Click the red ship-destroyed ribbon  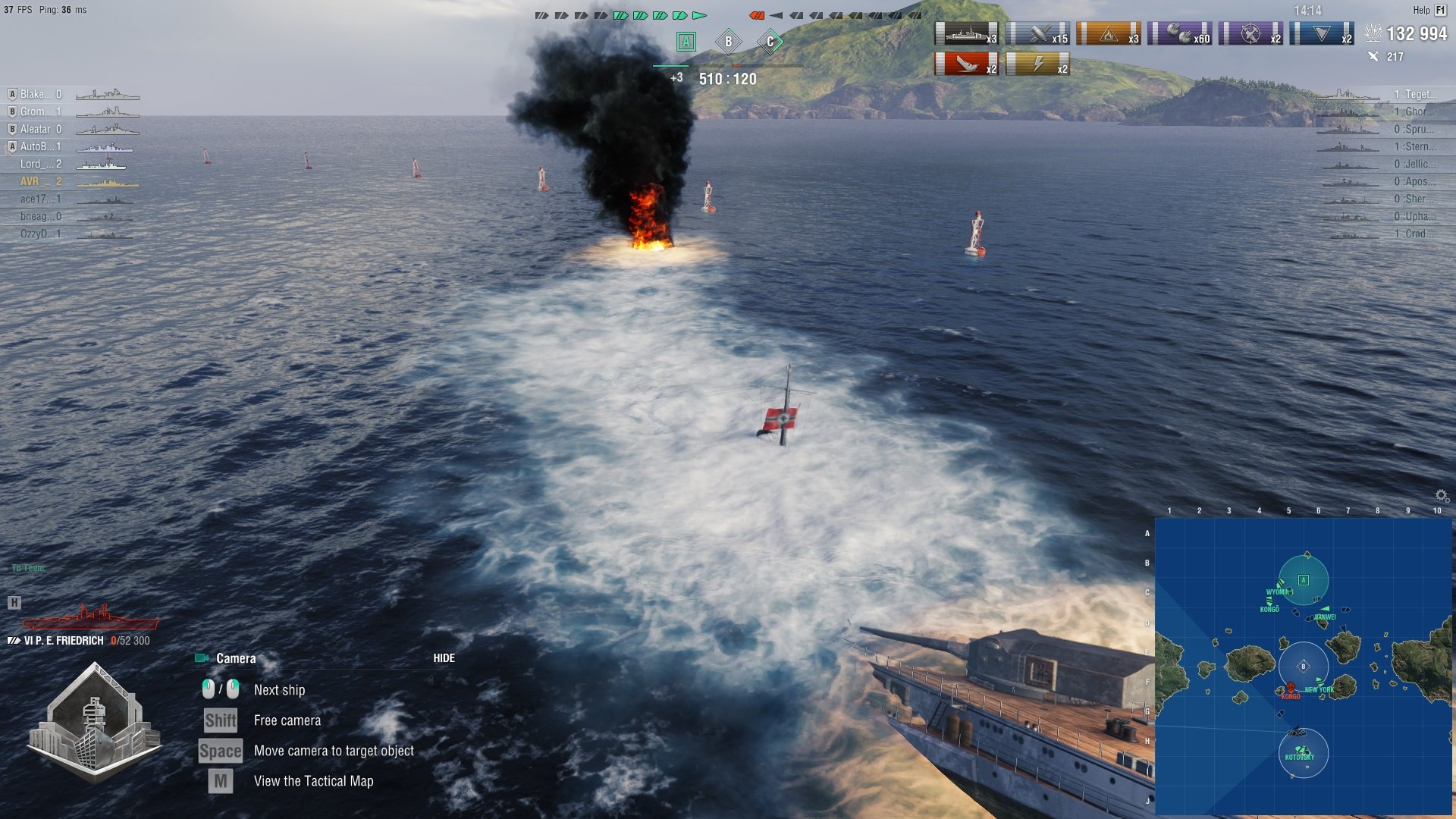click(x=966, y=64)
